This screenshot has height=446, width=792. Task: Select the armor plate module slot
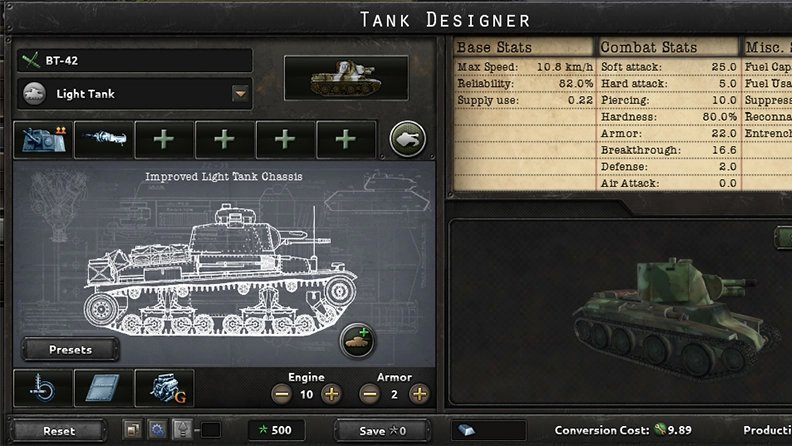click(103, 388)
